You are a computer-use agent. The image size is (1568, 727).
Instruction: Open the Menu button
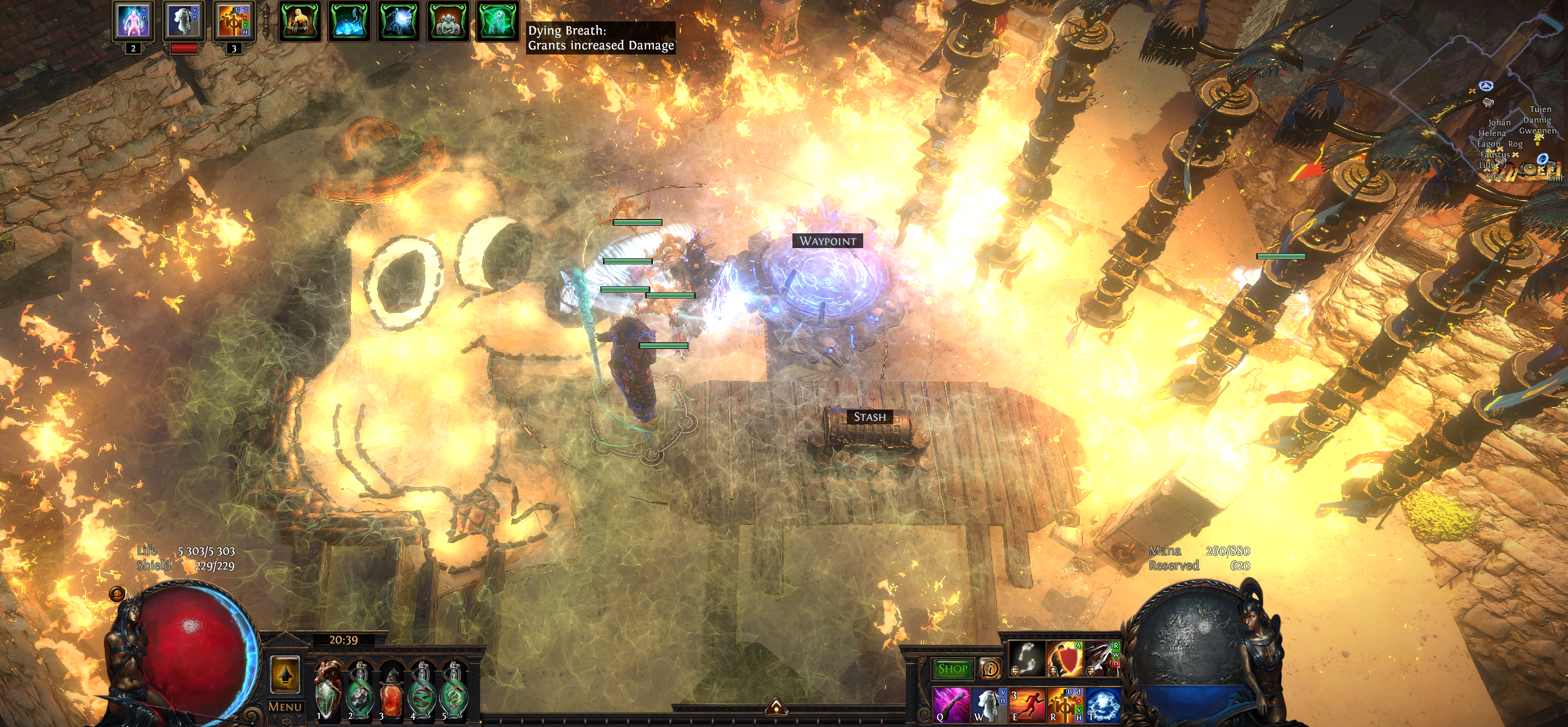pyautogui.click(x=285, y=707)
